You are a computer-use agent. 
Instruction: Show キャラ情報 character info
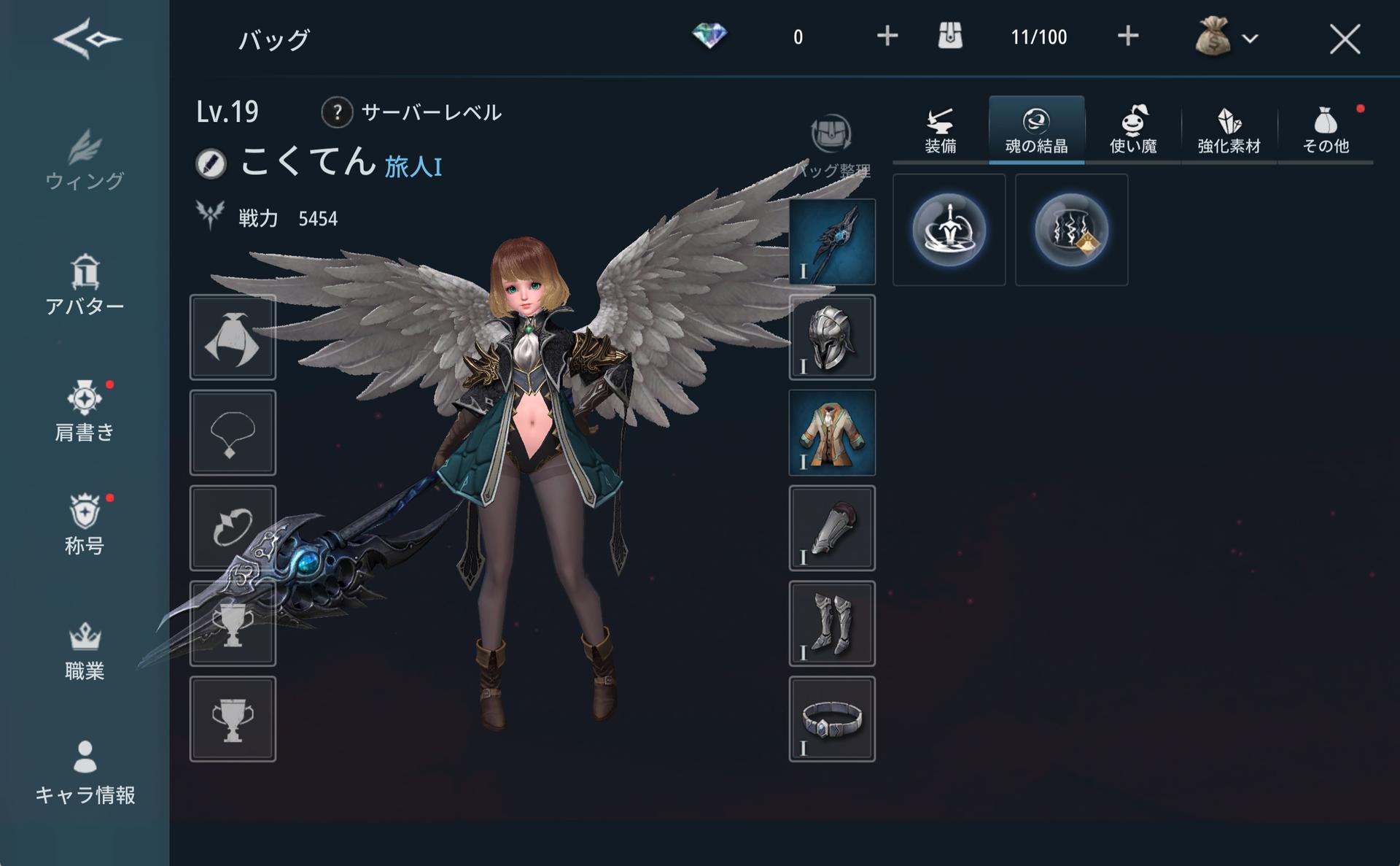pos(85,773)
